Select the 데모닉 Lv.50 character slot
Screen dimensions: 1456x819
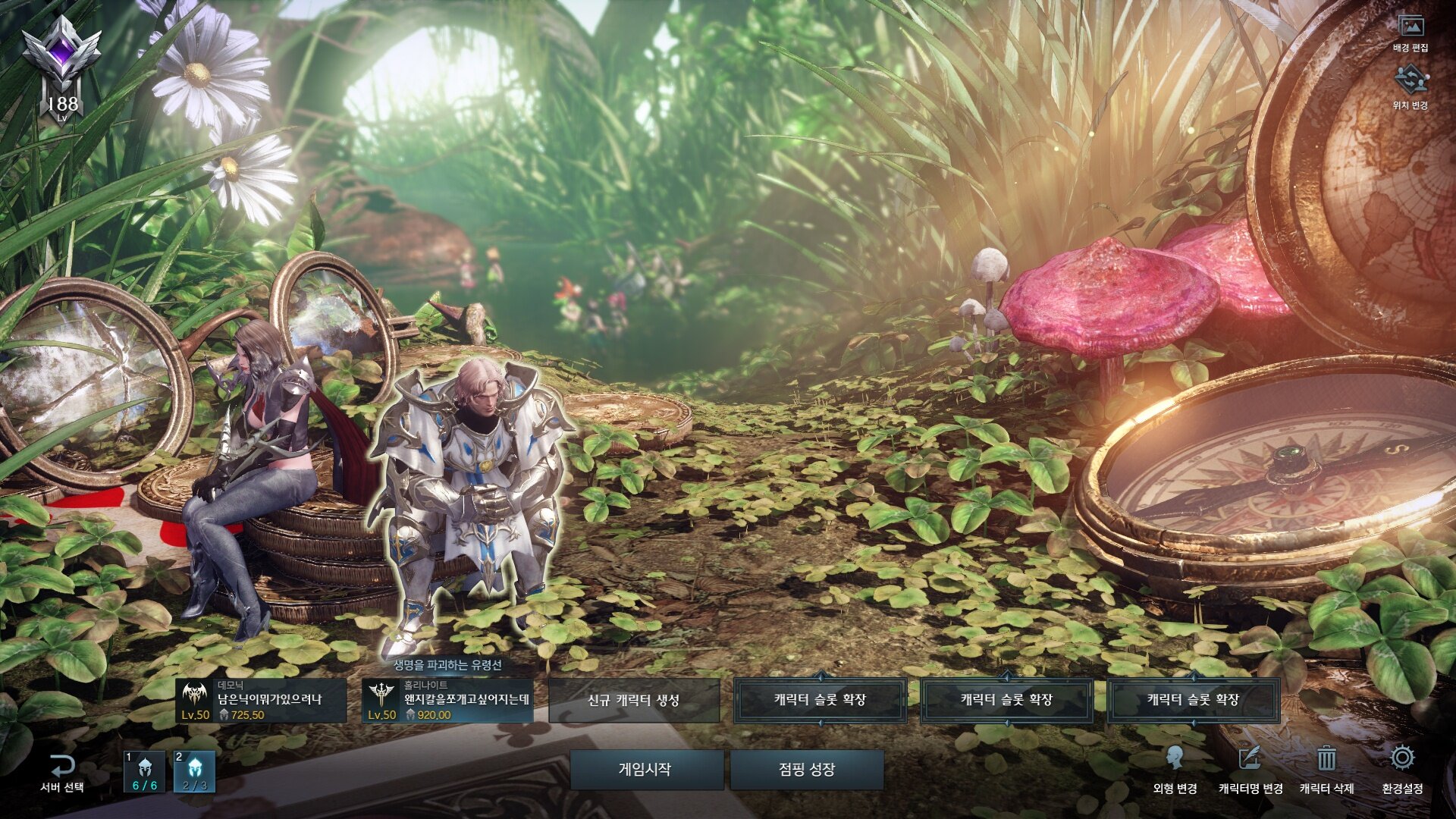click(261, 701)
